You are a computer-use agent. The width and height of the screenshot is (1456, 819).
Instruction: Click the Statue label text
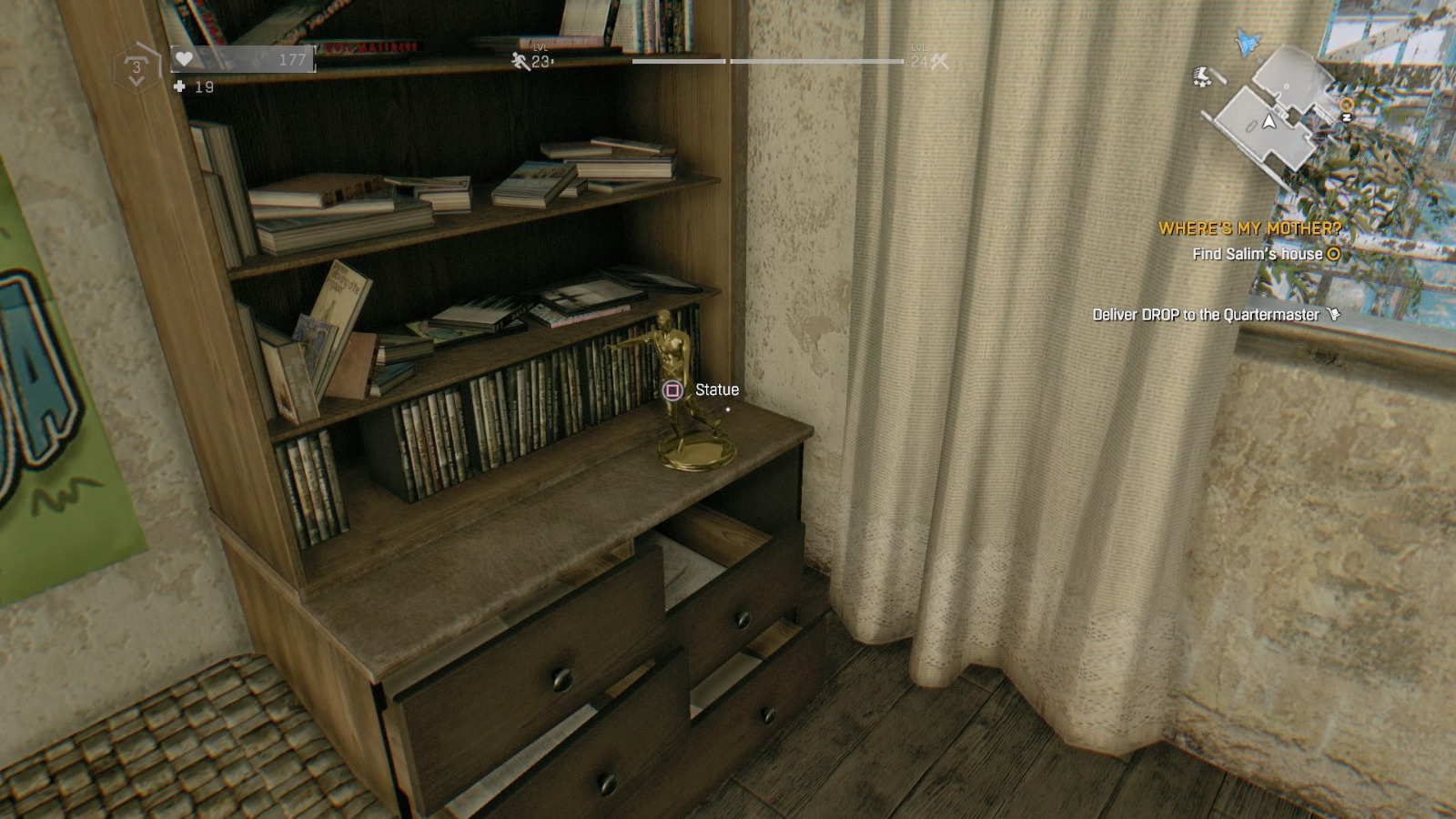coord(715,389)
